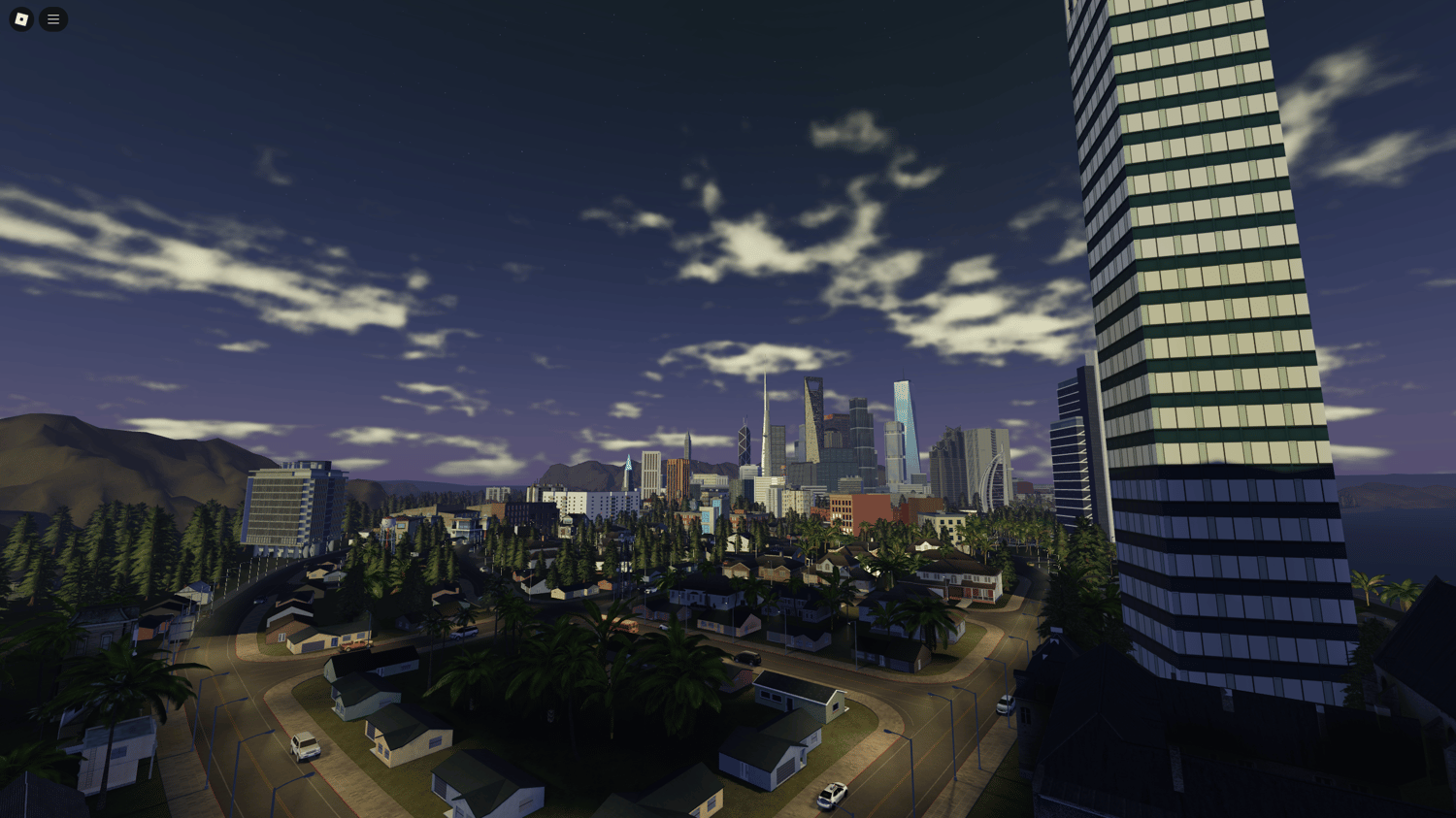Click the menu icon beside the Roblox logo
1456x818 pixels.
[53, 18]
